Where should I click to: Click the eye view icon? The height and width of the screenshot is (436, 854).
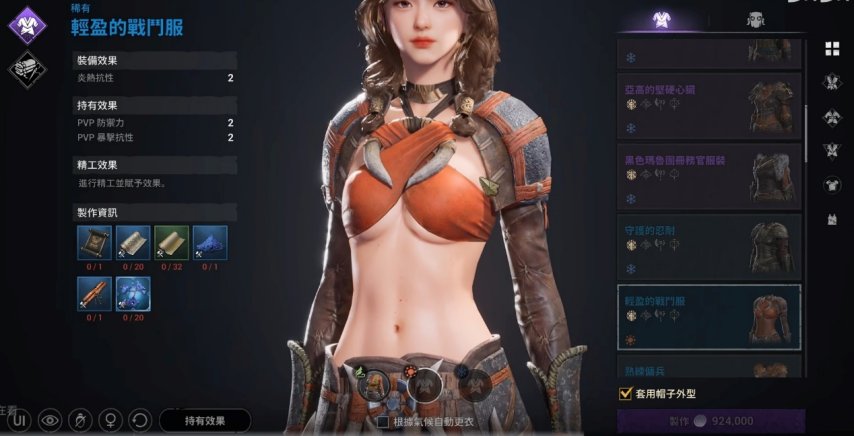click(x=50, y=420)
